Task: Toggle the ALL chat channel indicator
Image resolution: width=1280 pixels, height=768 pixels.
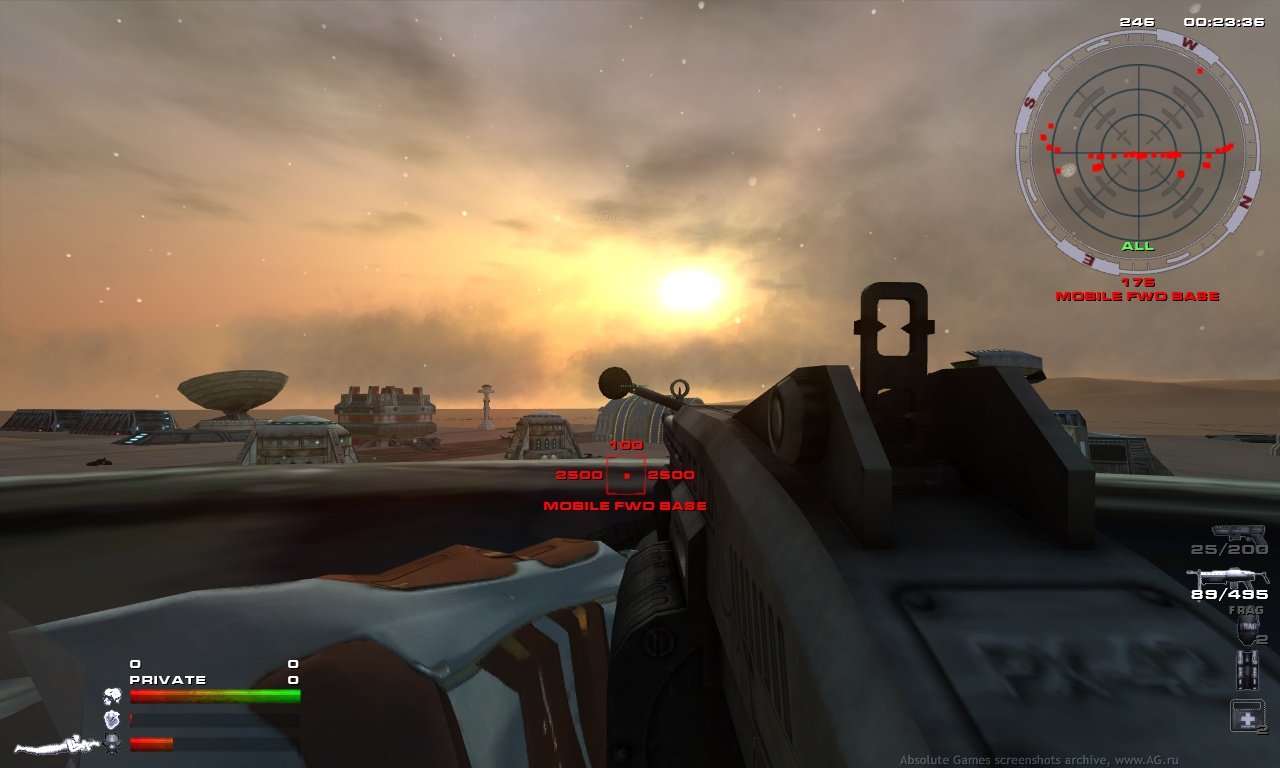Action: point(1136,244)
